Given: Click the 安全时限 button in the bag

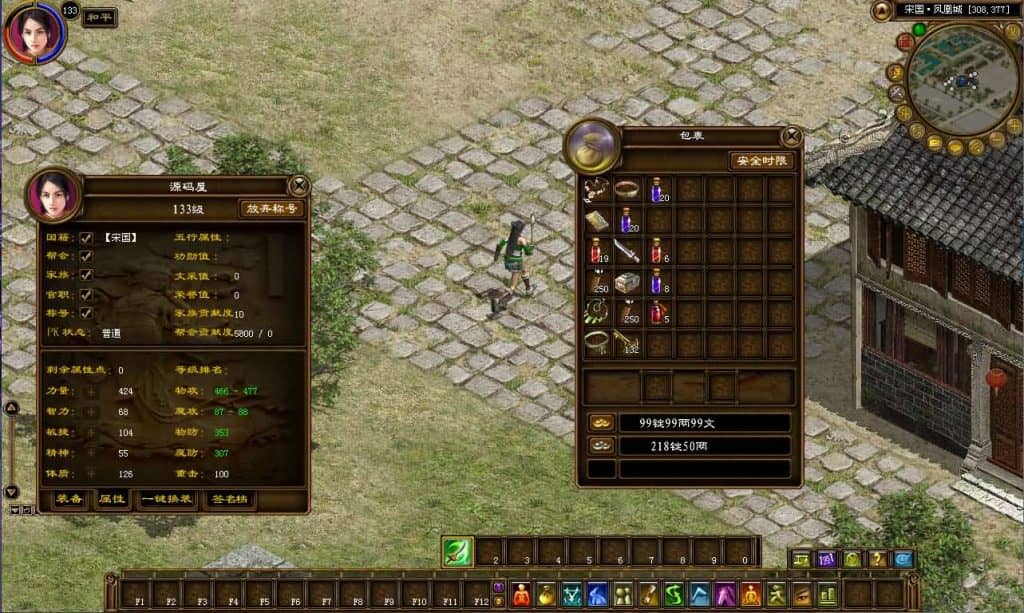Looking at the screenshot, I should [763, 161].
